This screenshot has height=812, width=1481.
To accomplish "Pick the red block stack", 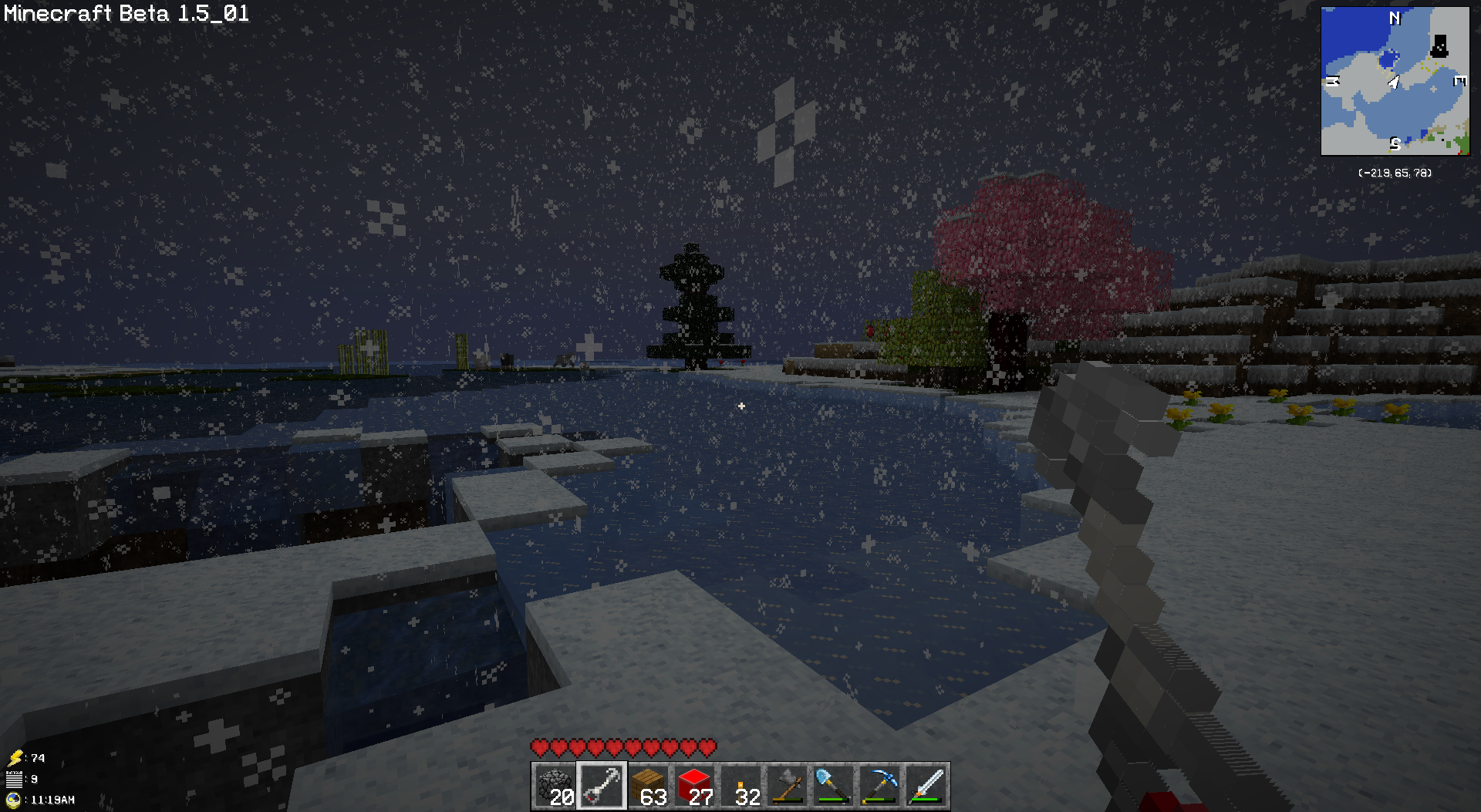I will pos(695,786).
